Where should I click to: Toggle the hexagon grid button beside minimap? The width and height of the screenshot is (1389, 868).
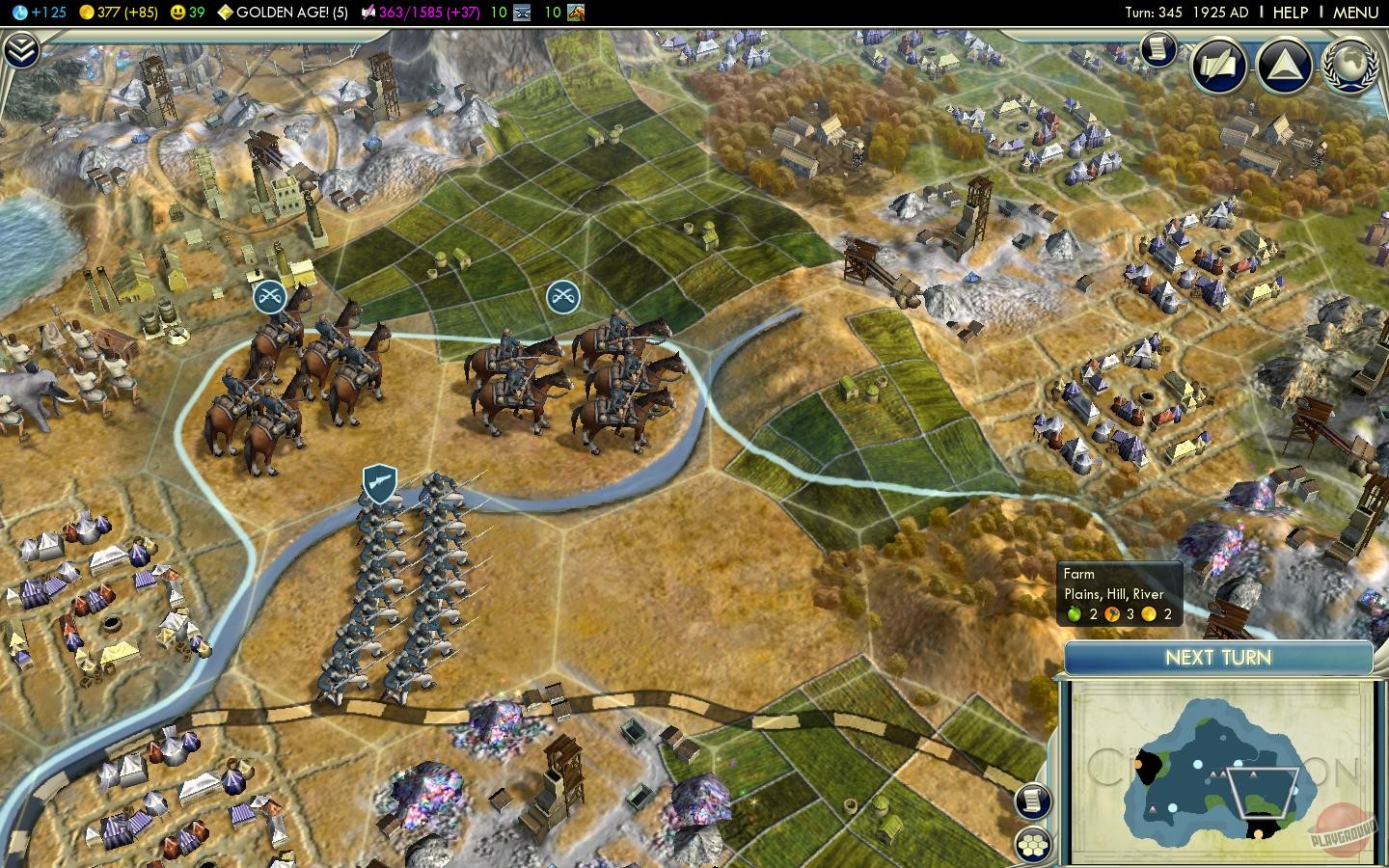click(1033, 844)
